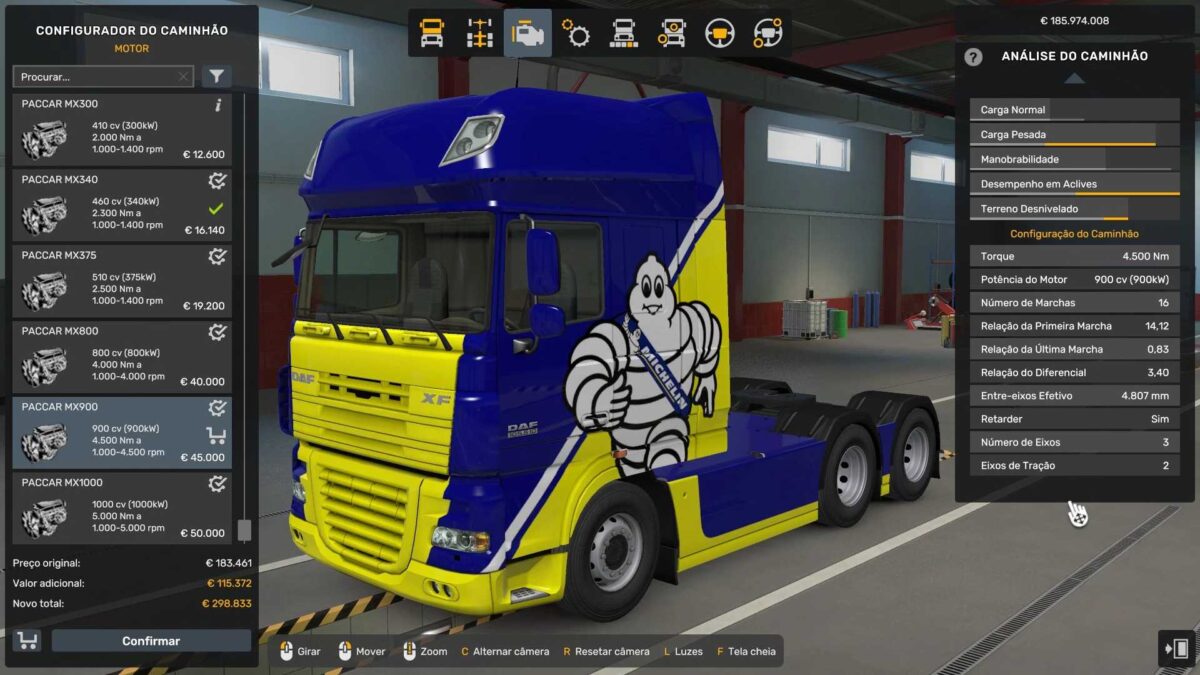This screenshot has height=675, width=1200.
Task: Open the funnel filter options
Action: 216,77
